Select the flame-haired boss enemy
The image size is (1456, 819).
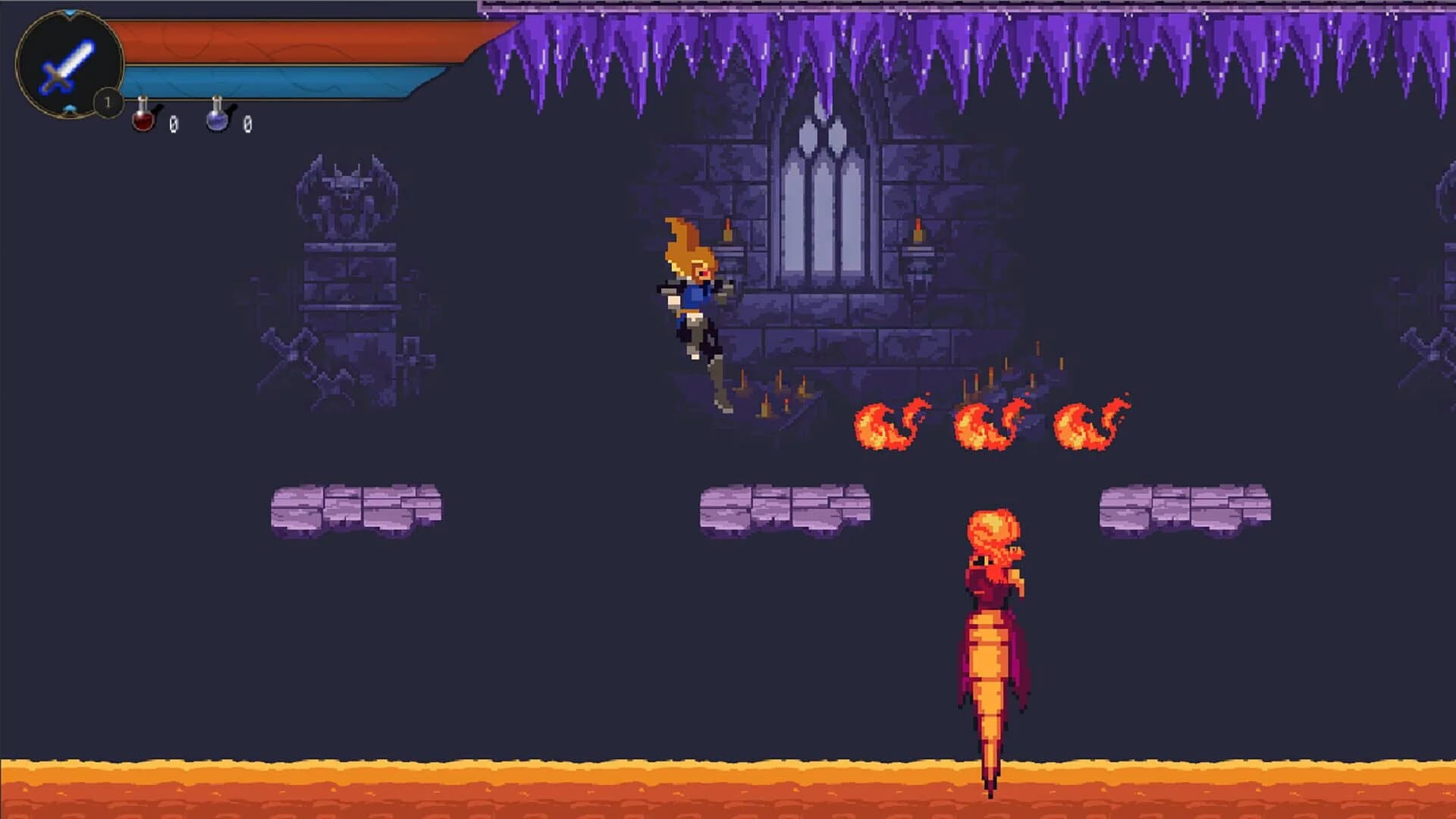993,622
